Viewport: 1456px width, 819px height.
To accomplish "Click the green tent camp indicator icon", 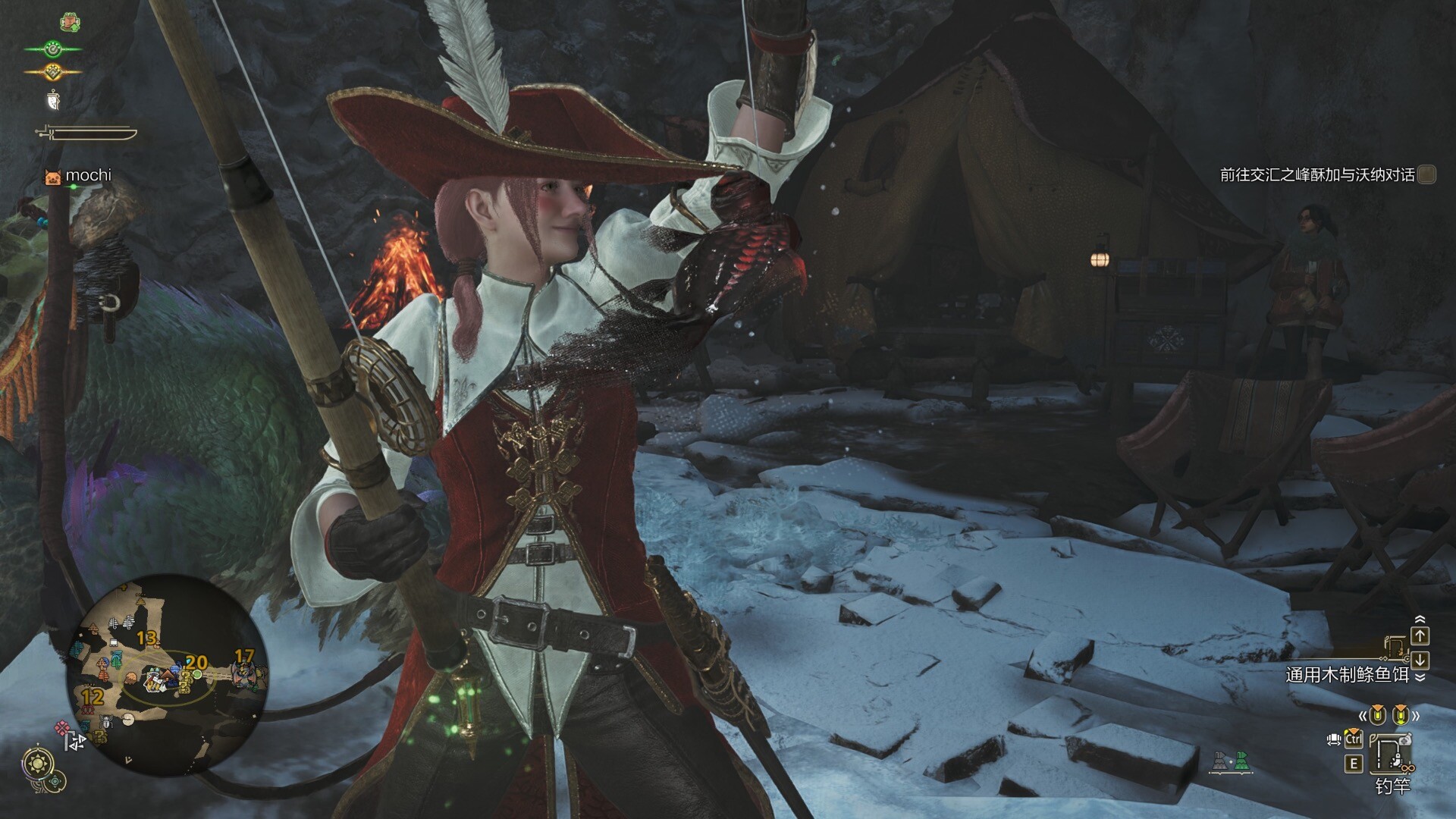I will click(x=1241, y=761).
